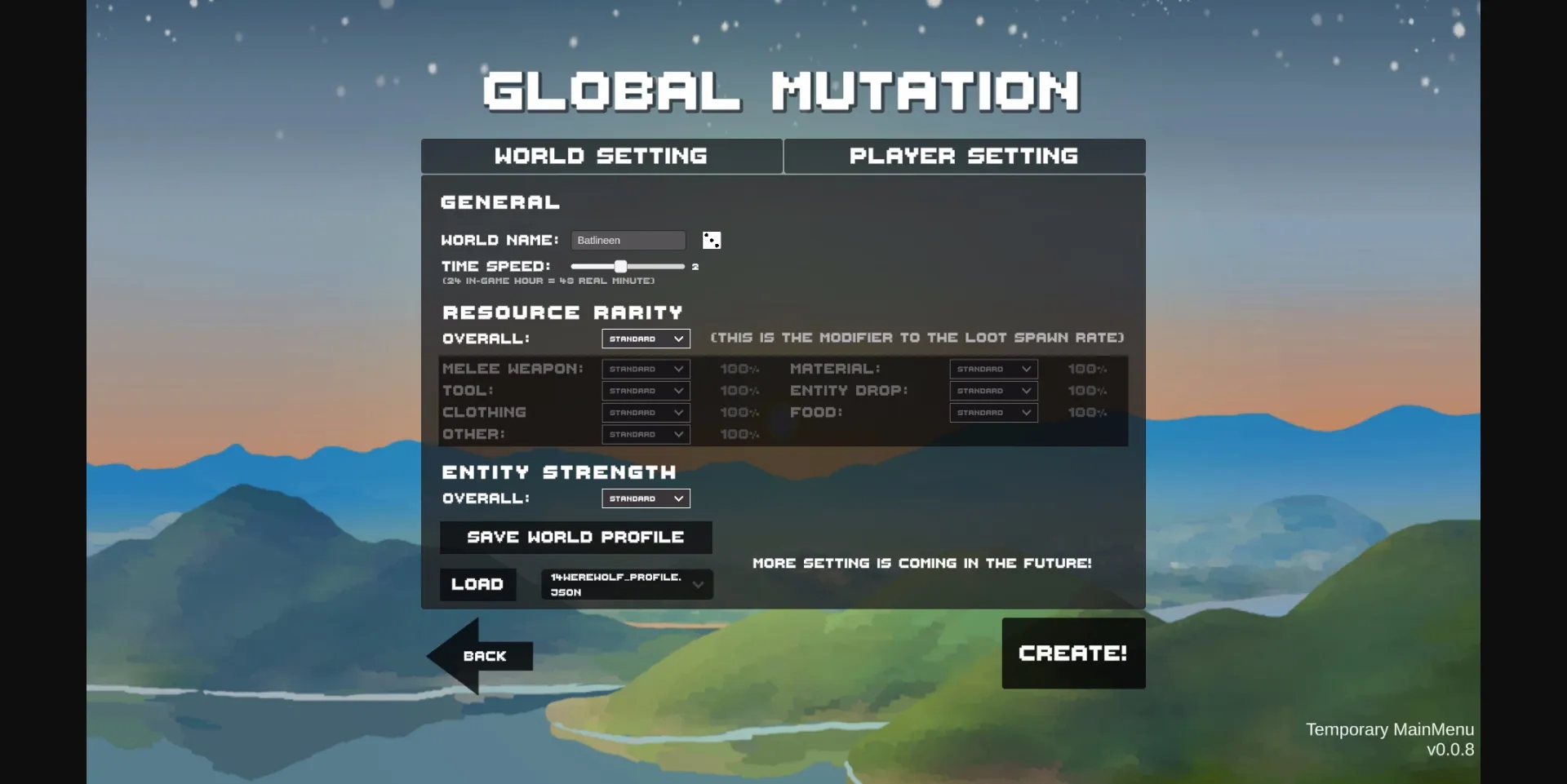
Task: Open the Other rarity dropdown
Action: [x=645, y=434]
